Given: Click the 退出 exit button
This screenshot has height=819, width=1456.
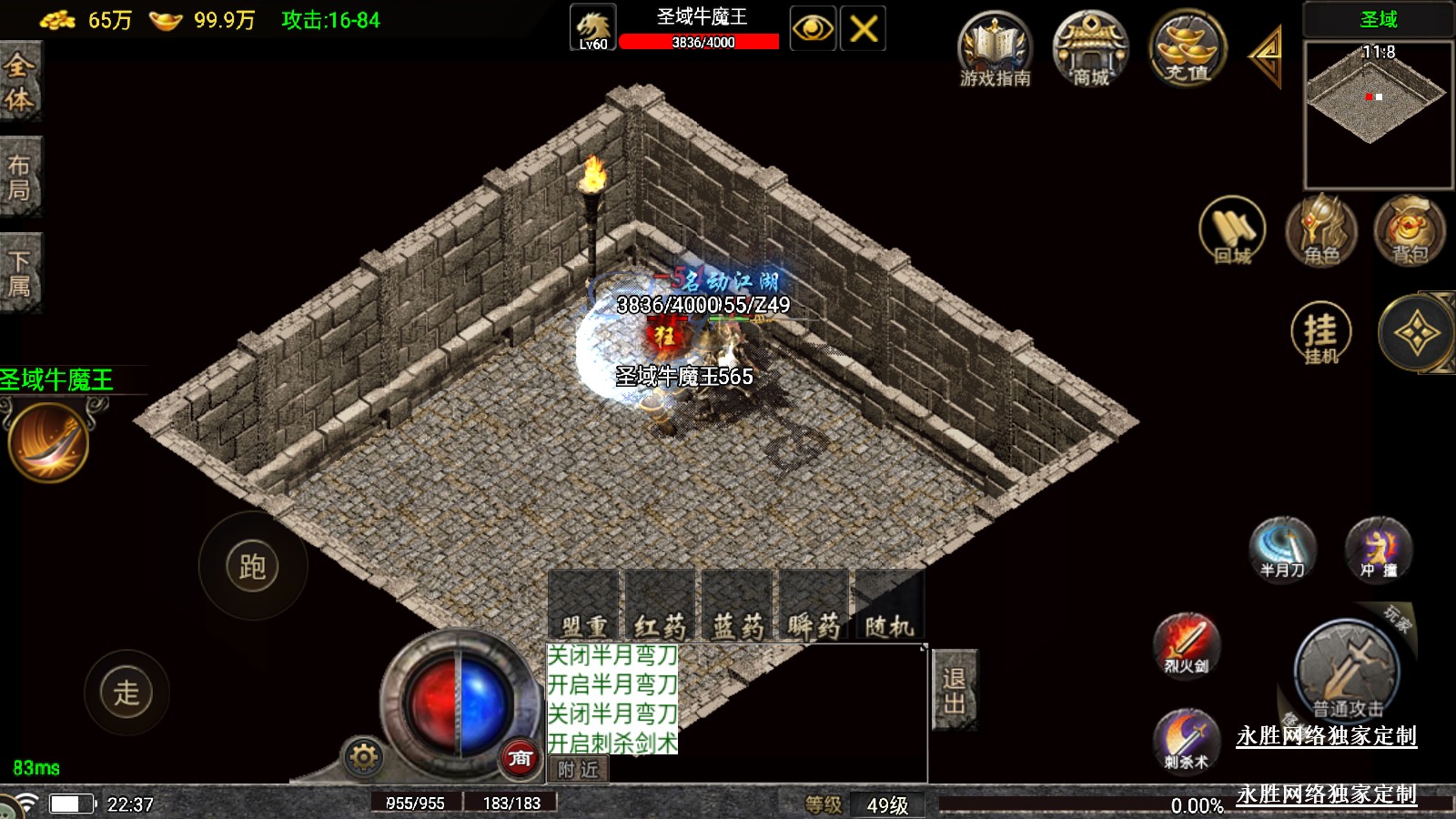Looking at the screenshot, I should click(954, 691).
